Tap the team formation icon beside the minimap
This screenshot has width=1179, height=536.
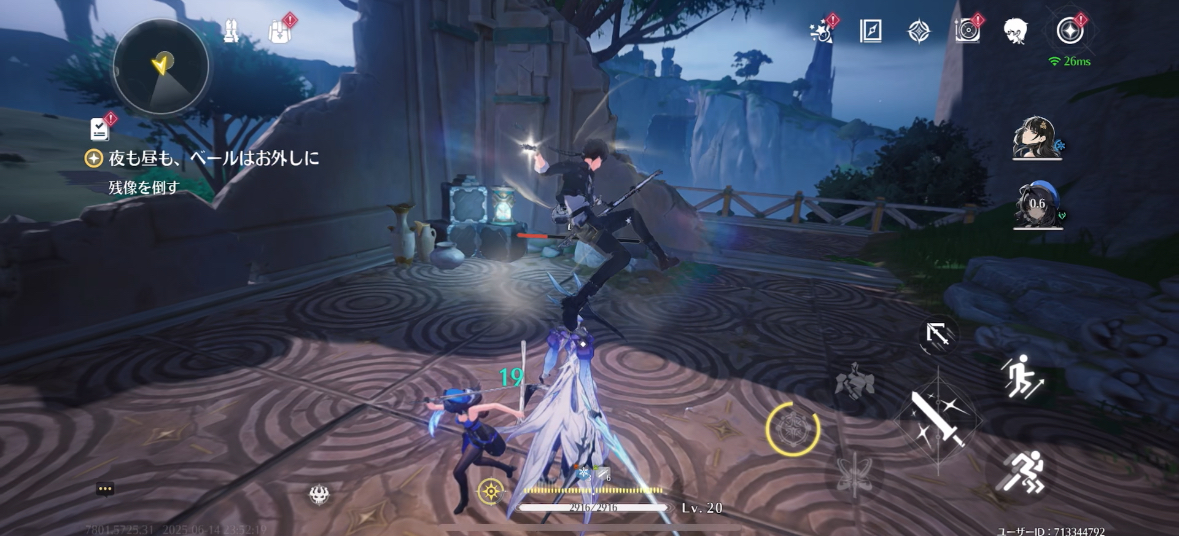[x=231, y=32]
